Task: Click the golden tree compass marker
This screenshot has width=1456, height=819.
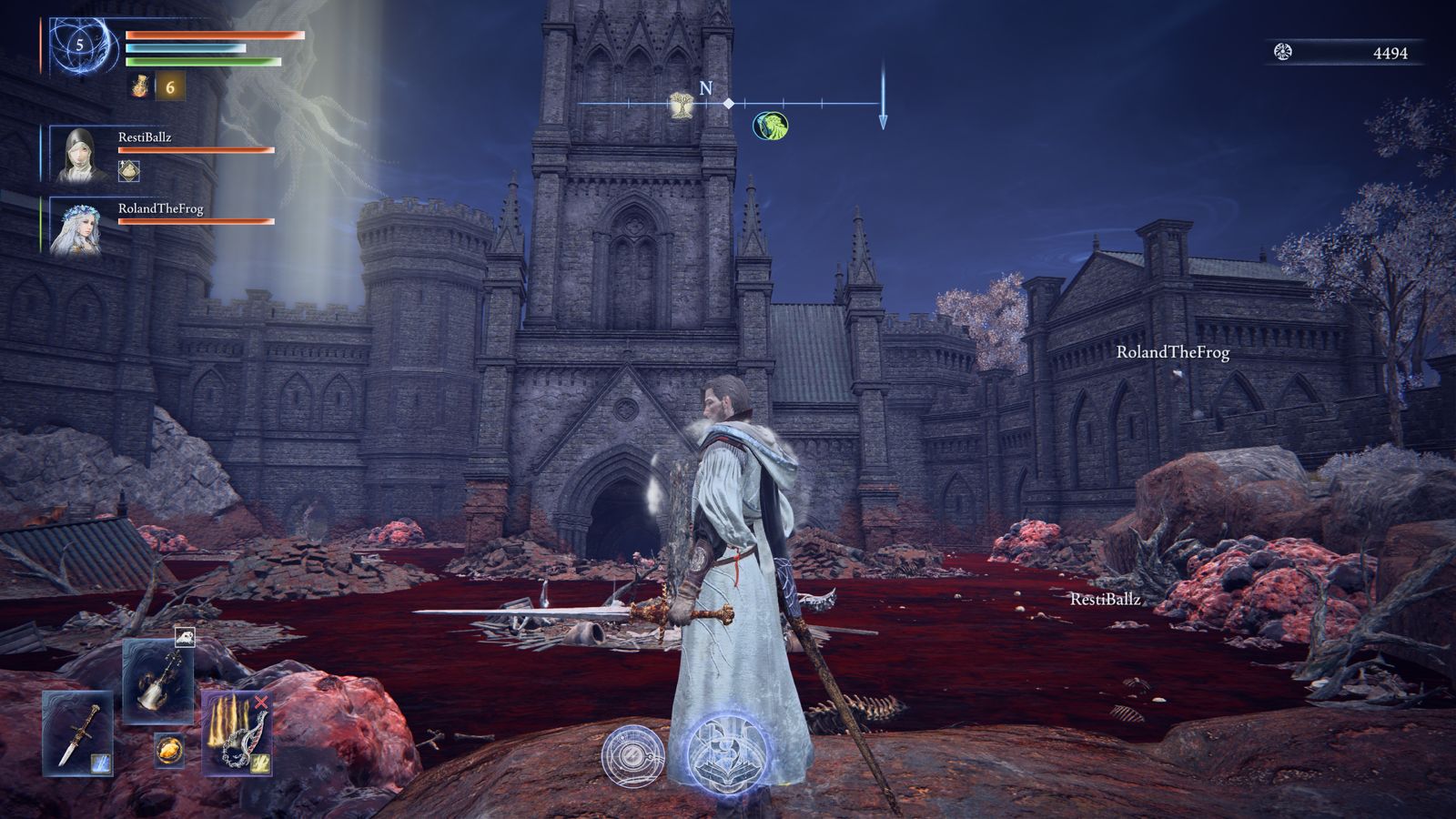Action: point(679,106)
